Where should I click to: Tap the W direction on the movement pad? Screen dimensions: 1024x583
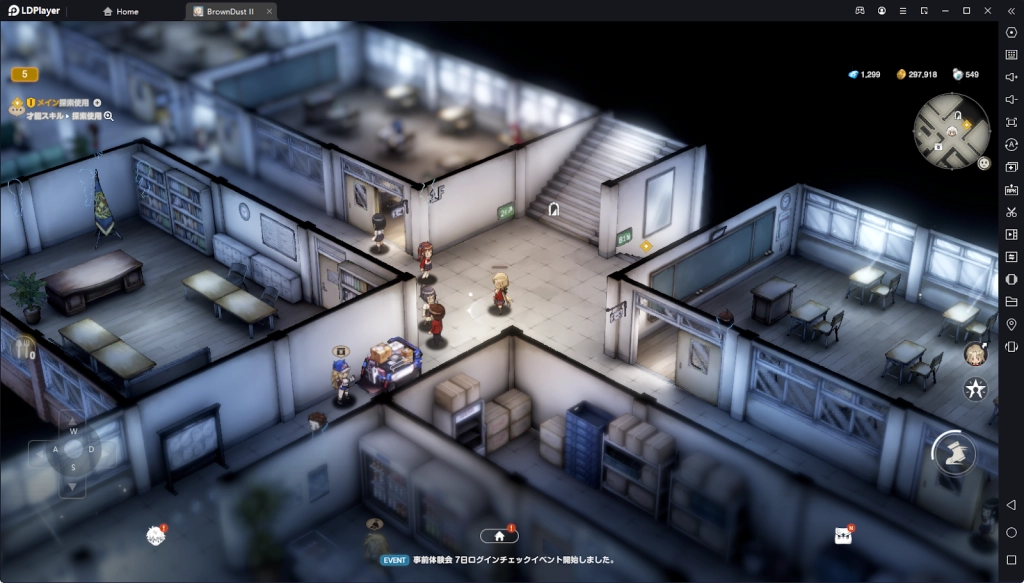[72, 432]
